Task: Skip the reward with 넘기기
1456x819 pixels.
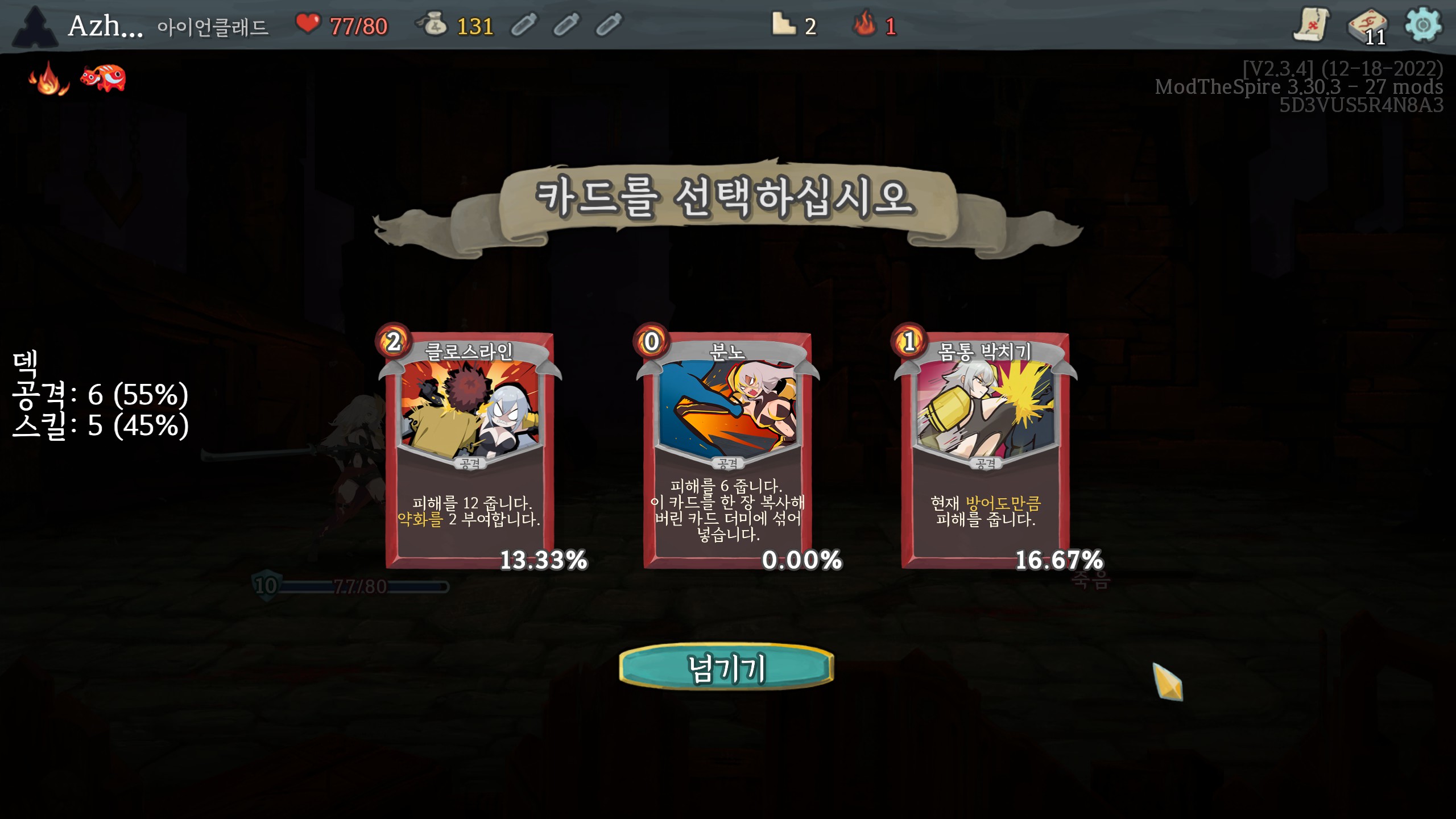Action: click(x=726, y=667)
